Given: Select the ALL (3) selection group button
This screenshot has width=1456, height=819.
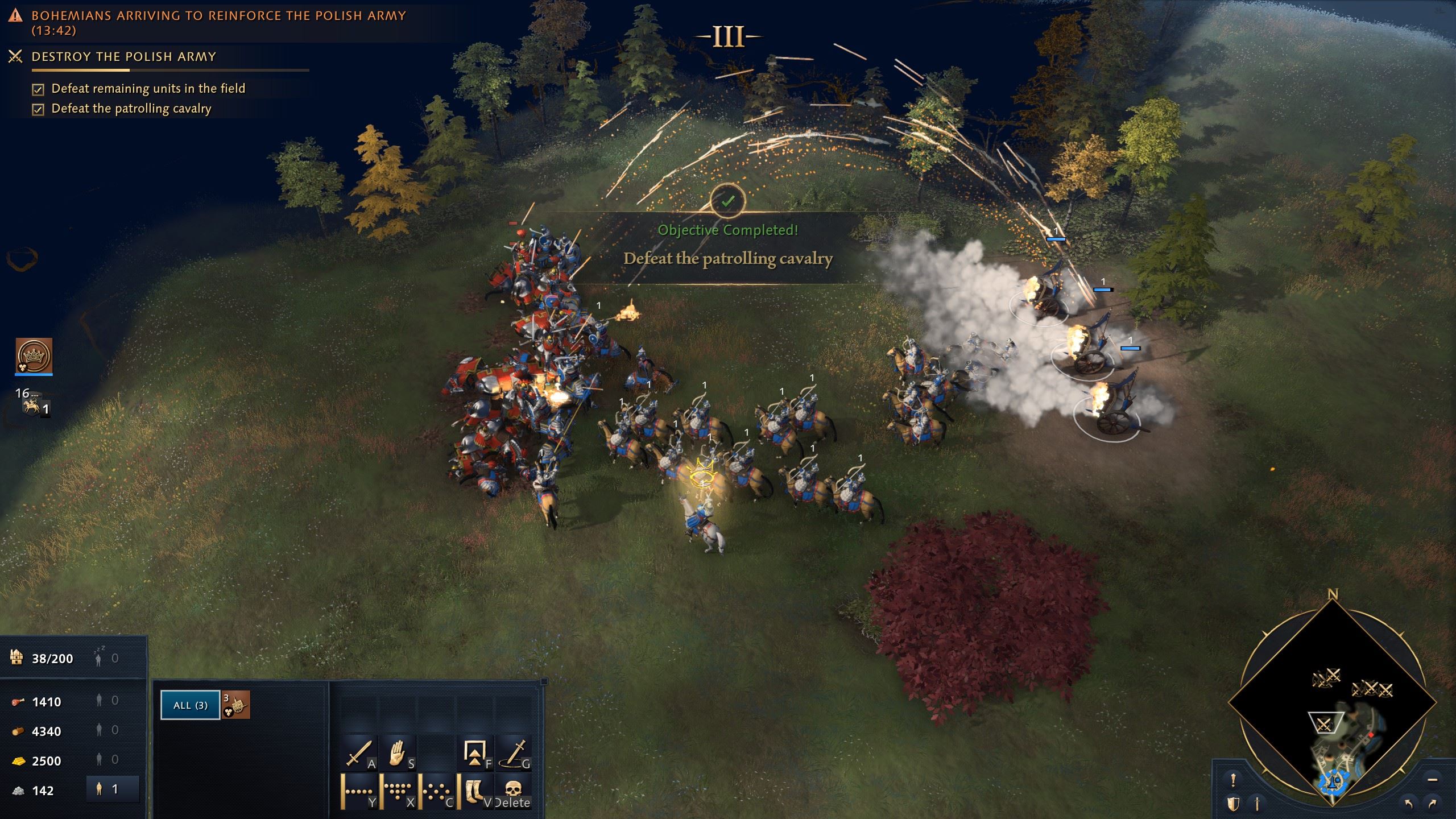Looking at the screenshot, I should pyautogui.click(x=190, y=705).
